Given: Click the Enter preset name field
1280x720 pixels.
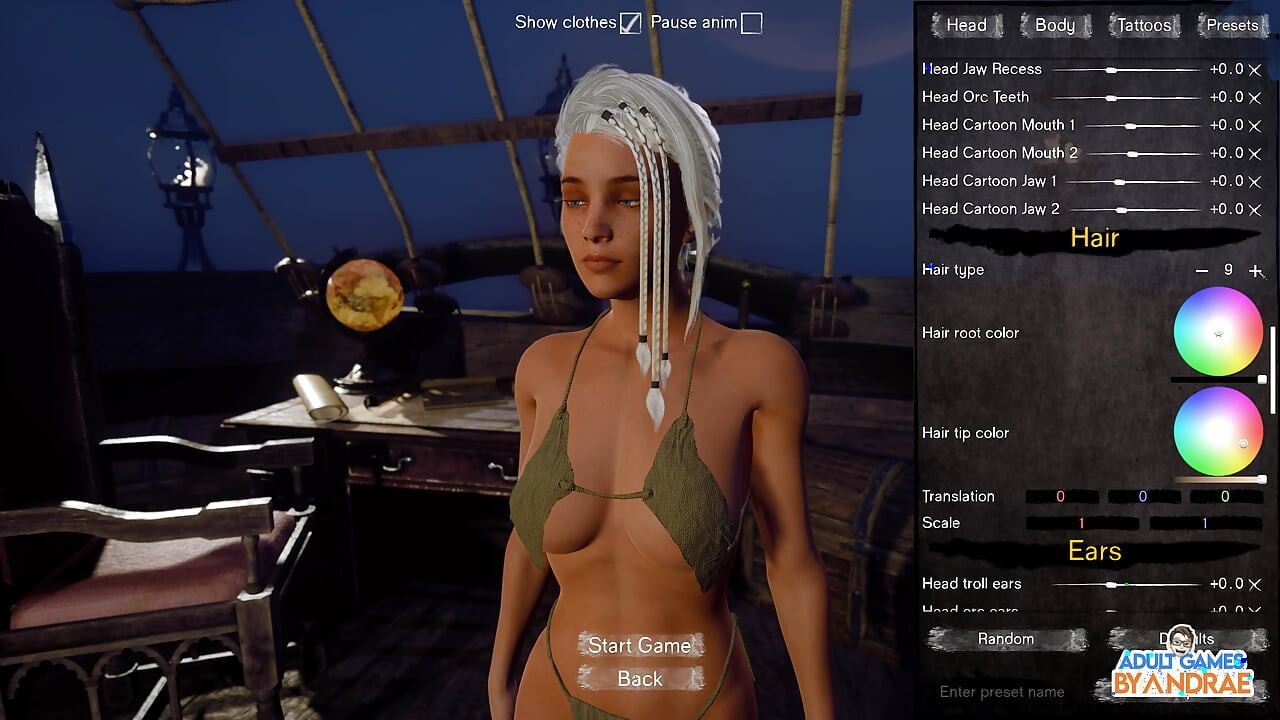Looking at the screenshot, I should click(1000, 691).
